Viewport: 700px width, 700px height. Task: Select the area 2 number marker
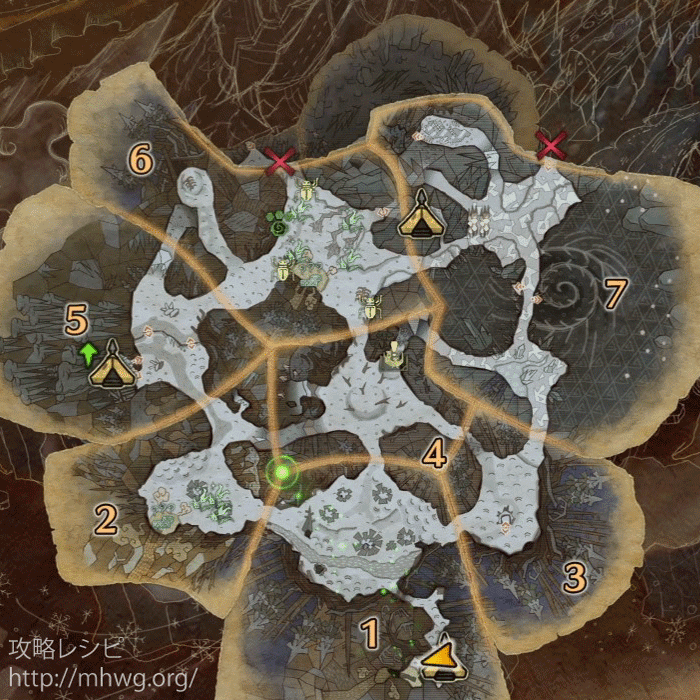tap(104, 518)
